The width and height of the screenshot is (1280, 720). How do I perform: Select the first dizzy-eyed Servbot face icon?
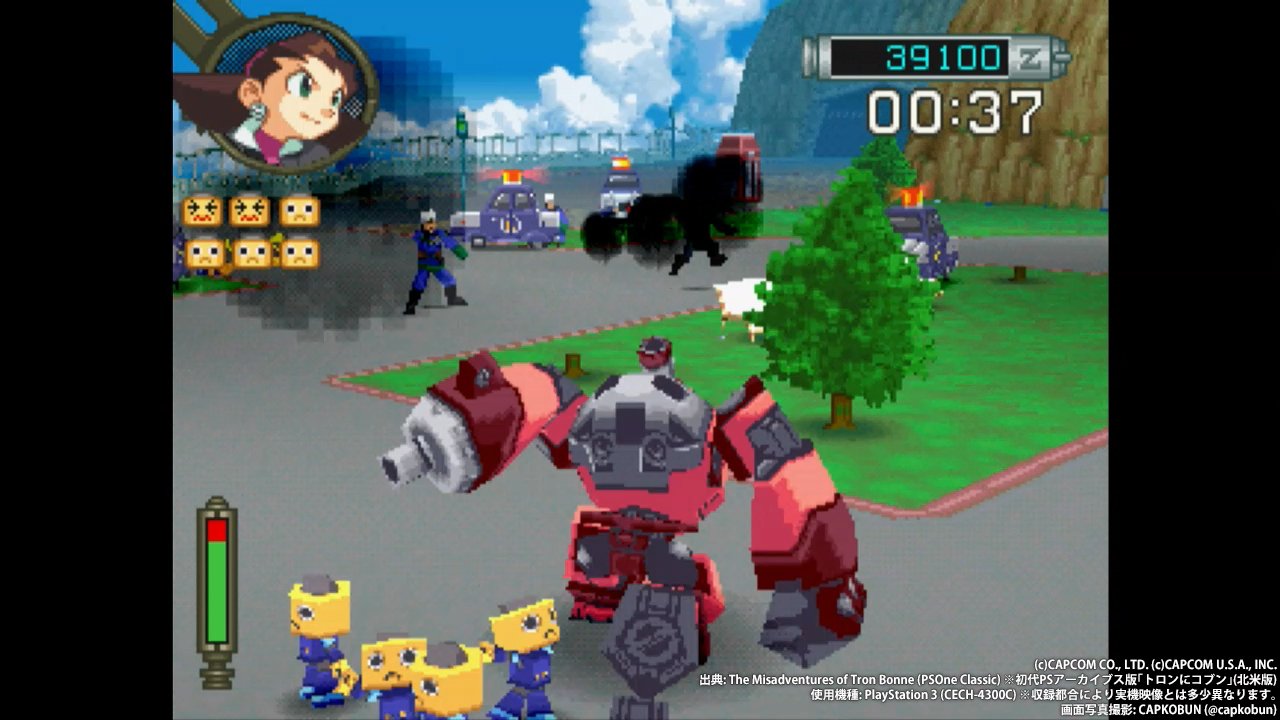pyautogui.click(x=203, y=211)
